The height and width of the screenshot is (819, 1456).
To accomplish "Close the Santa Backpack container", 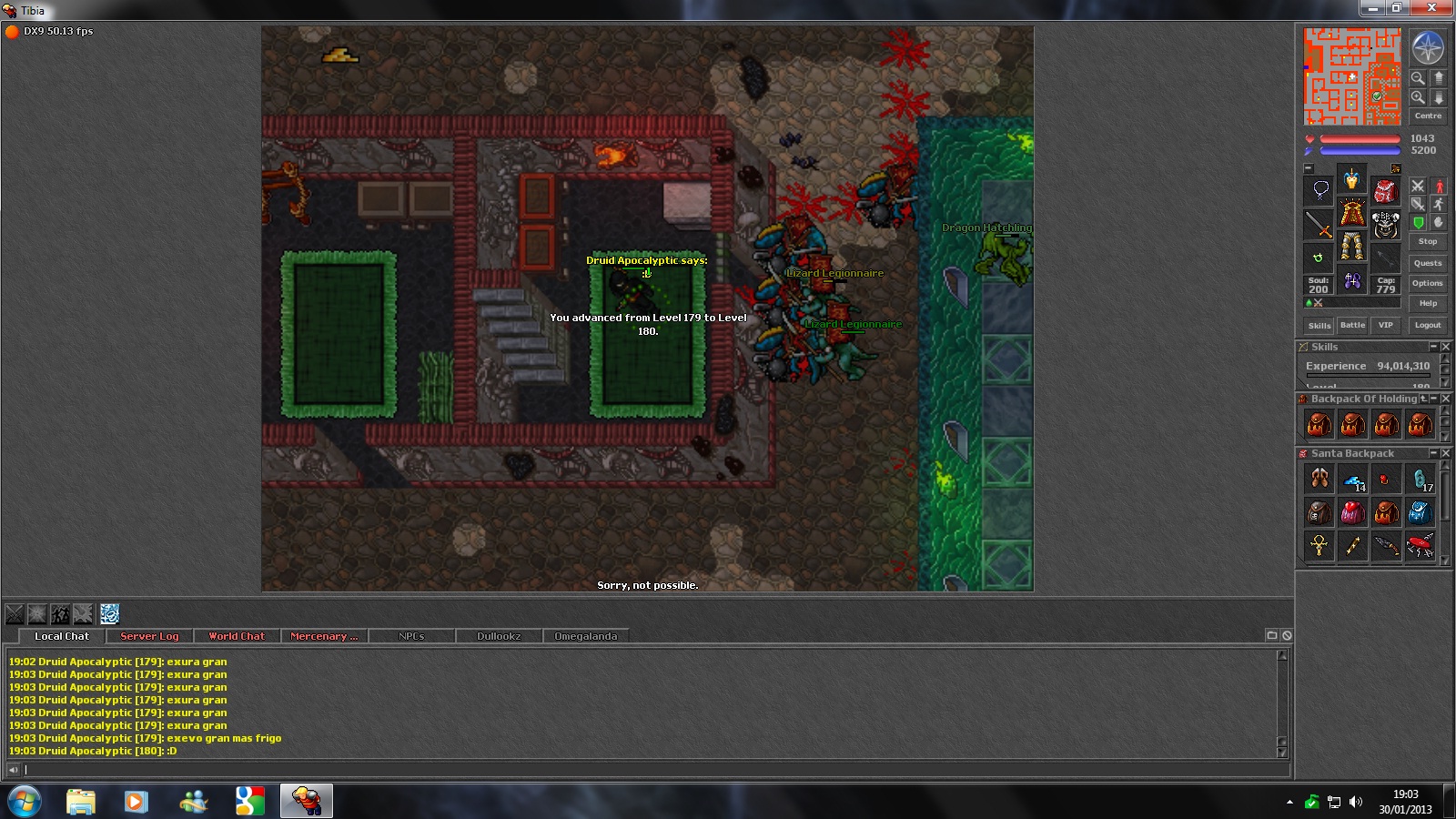I will pyautogui.click(x=1445, y=453).
